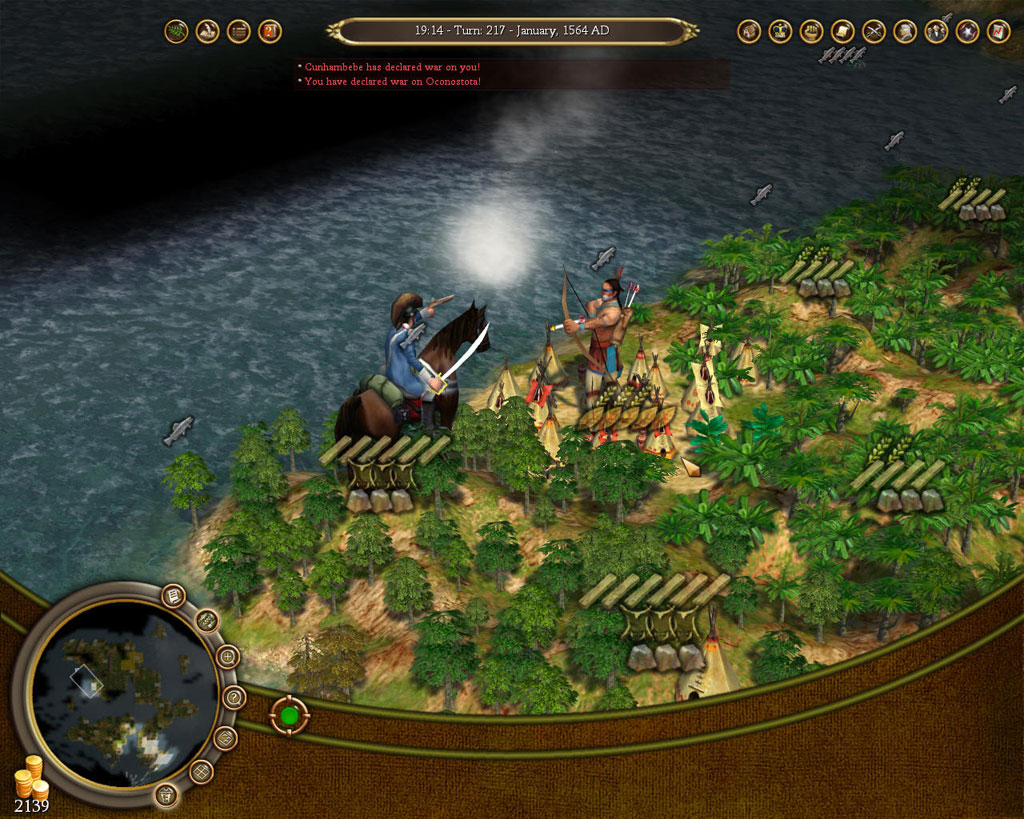Open the list menu button
The width and height of the screenshot is (1024, 819).
coord(238,31)
